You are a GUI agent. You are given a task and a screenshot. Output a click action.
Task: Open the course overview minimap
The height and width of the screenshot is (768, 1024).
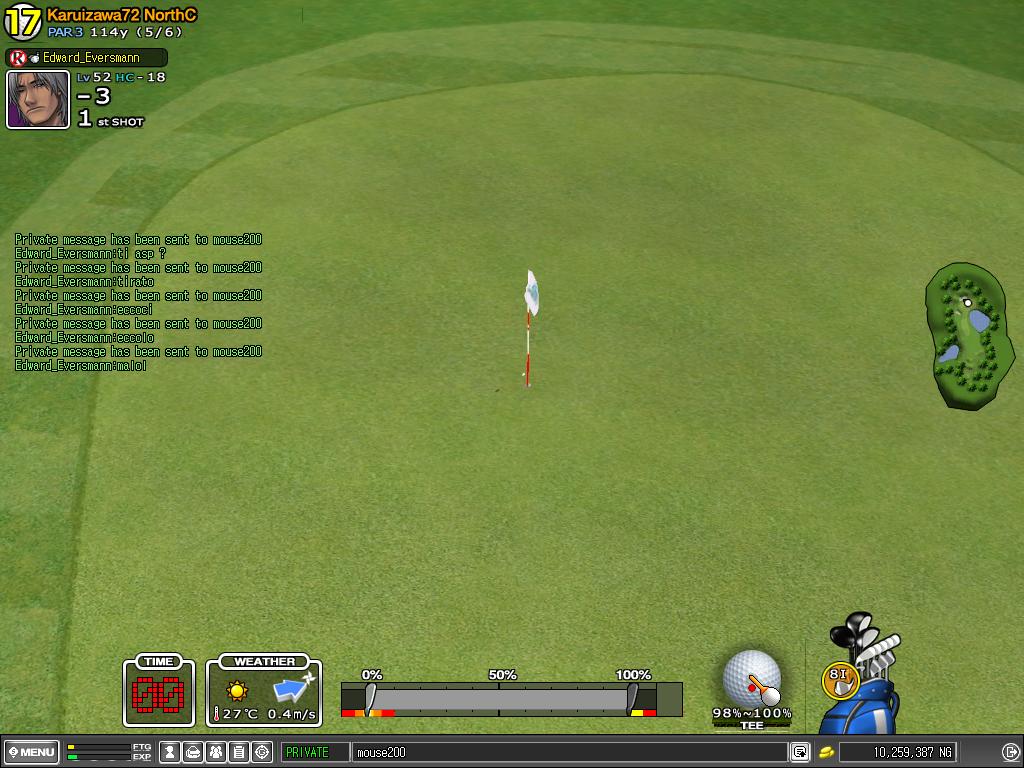[969, 337]
